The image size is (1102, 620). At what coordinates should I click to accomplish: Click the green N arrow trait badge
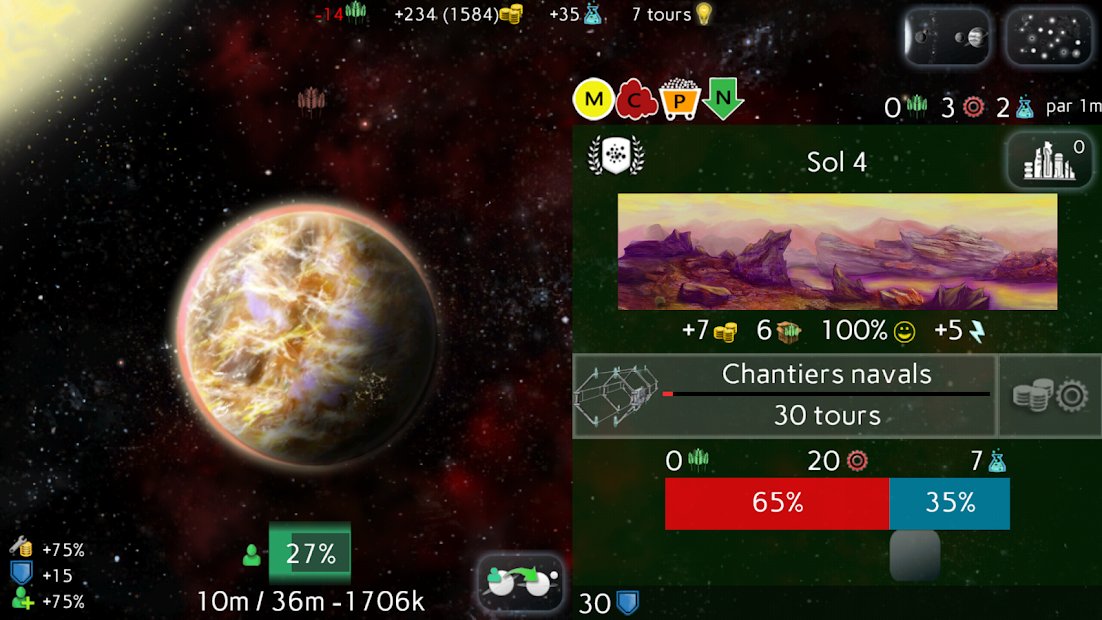coord(722,100)
